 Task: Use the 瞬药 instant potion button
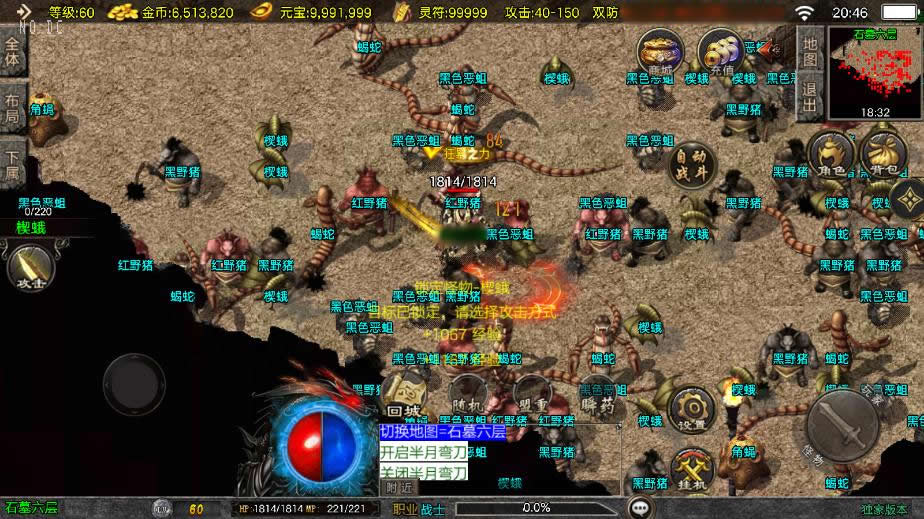tap(596, 397)
